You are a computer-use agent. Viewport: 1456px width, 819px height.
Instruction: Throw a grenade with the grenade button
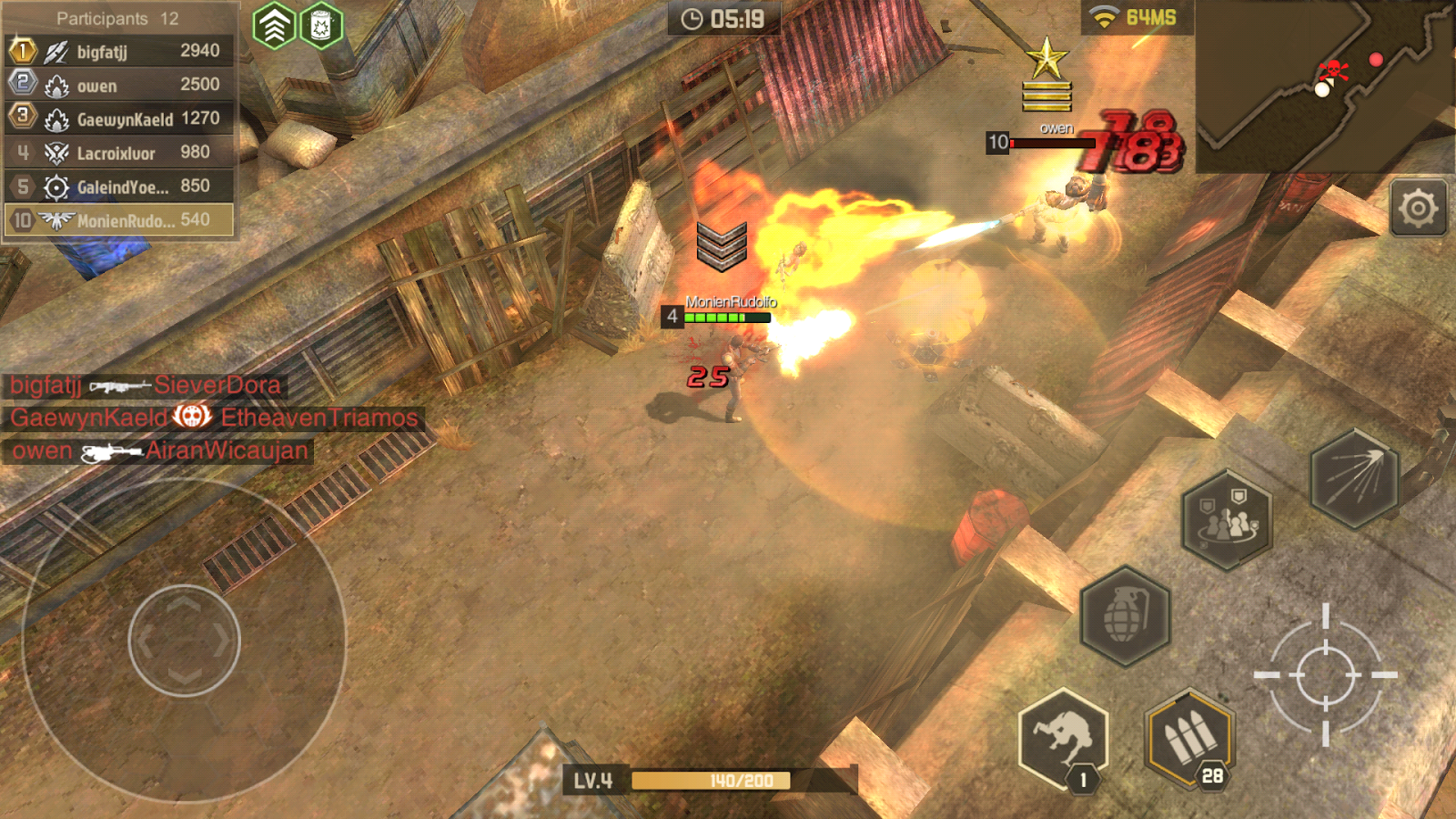[1125, 616]
